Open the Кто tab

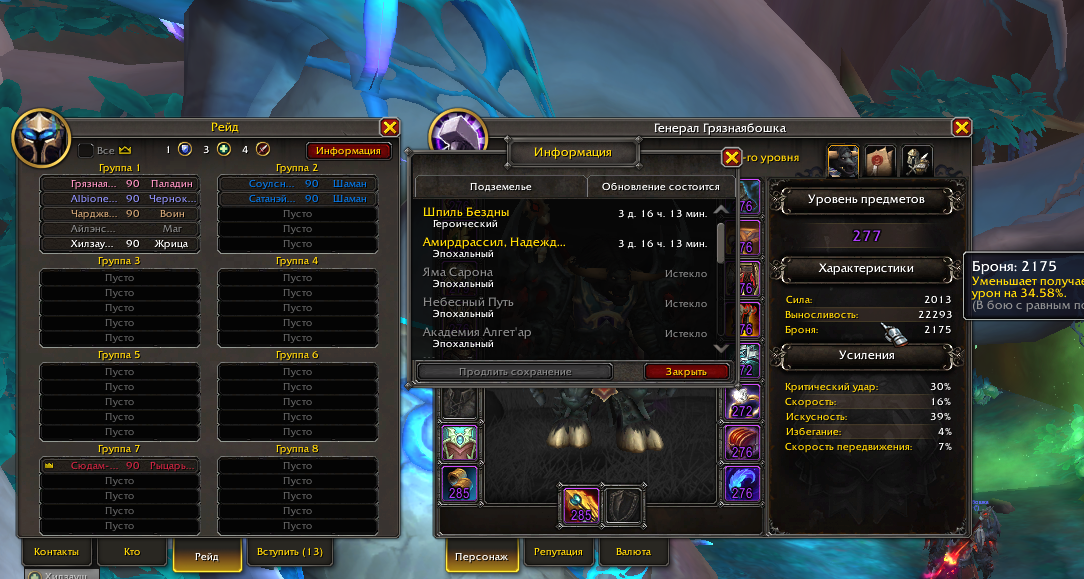132,552
